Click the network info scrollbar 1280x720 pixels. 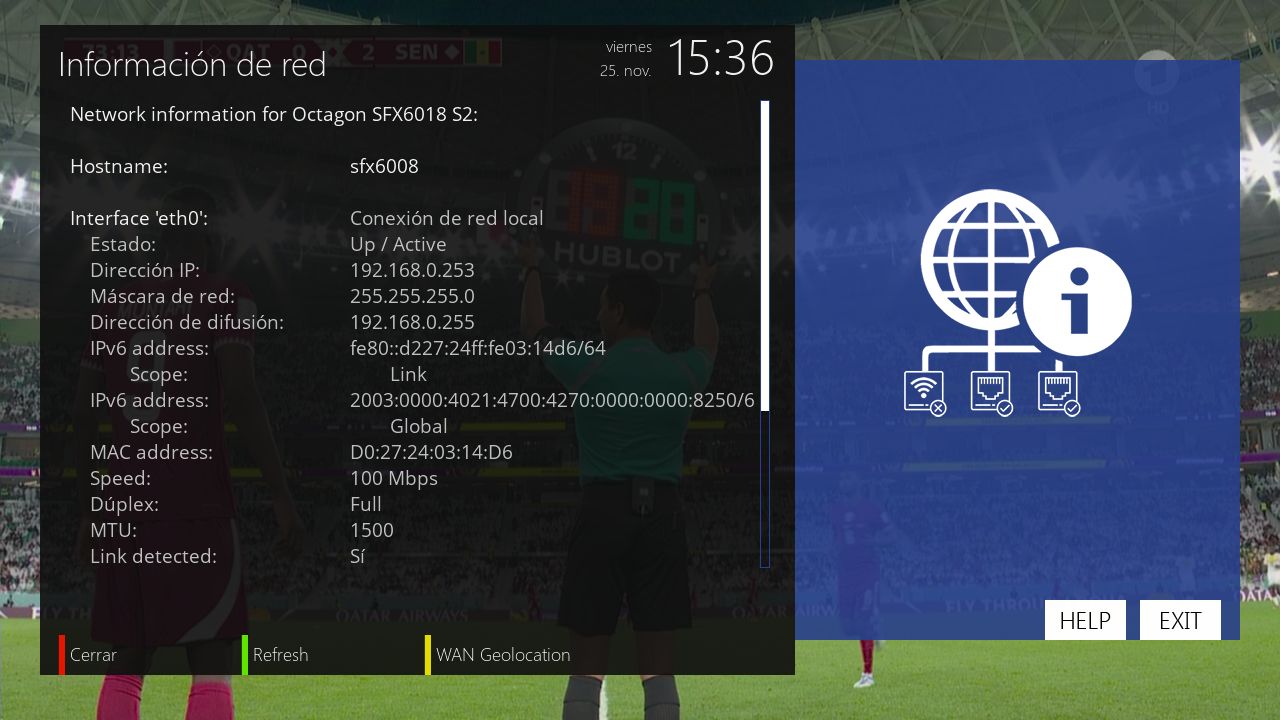click(x=765, y=334)
